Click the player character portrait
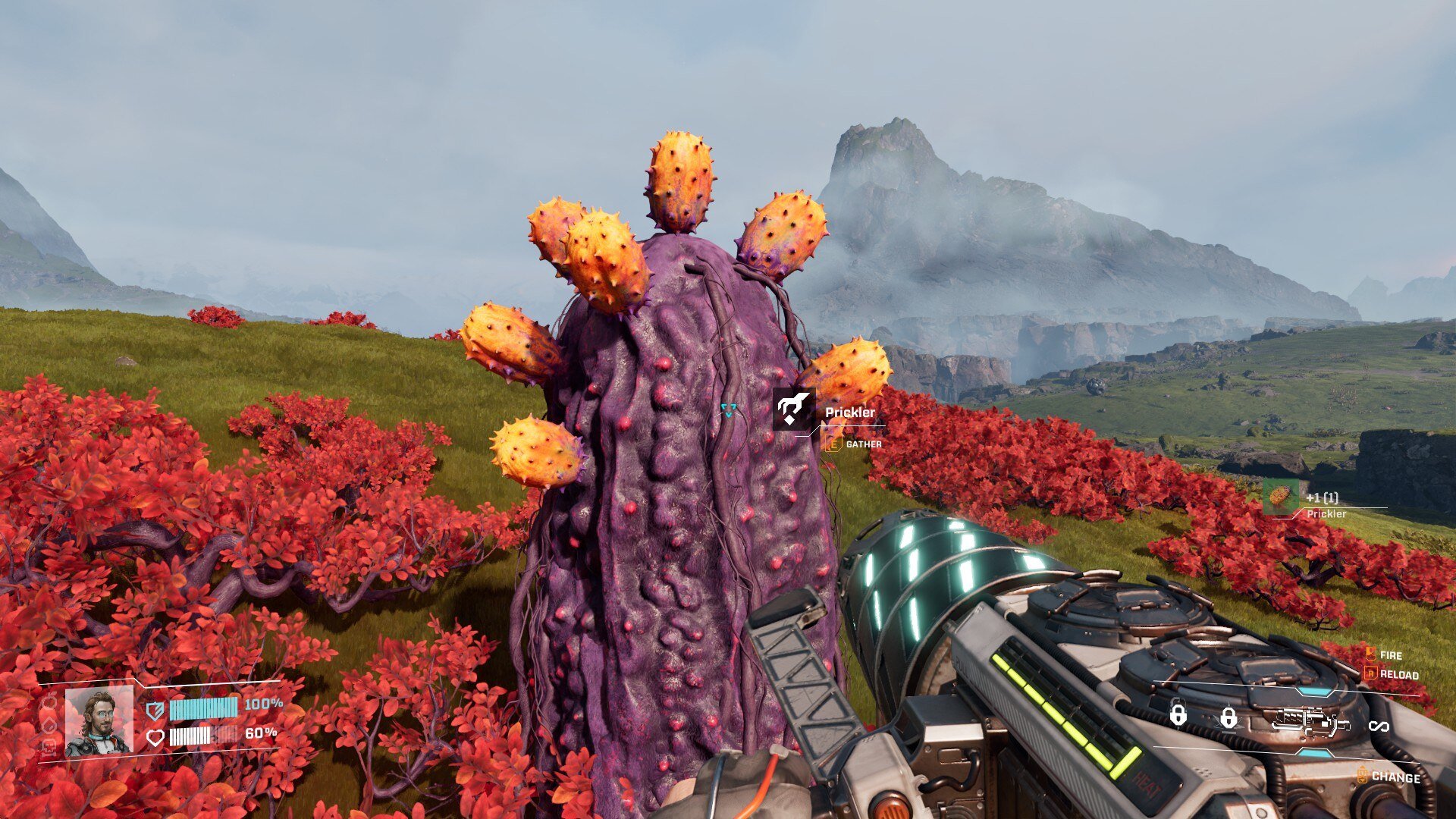 tap(99, 721)
